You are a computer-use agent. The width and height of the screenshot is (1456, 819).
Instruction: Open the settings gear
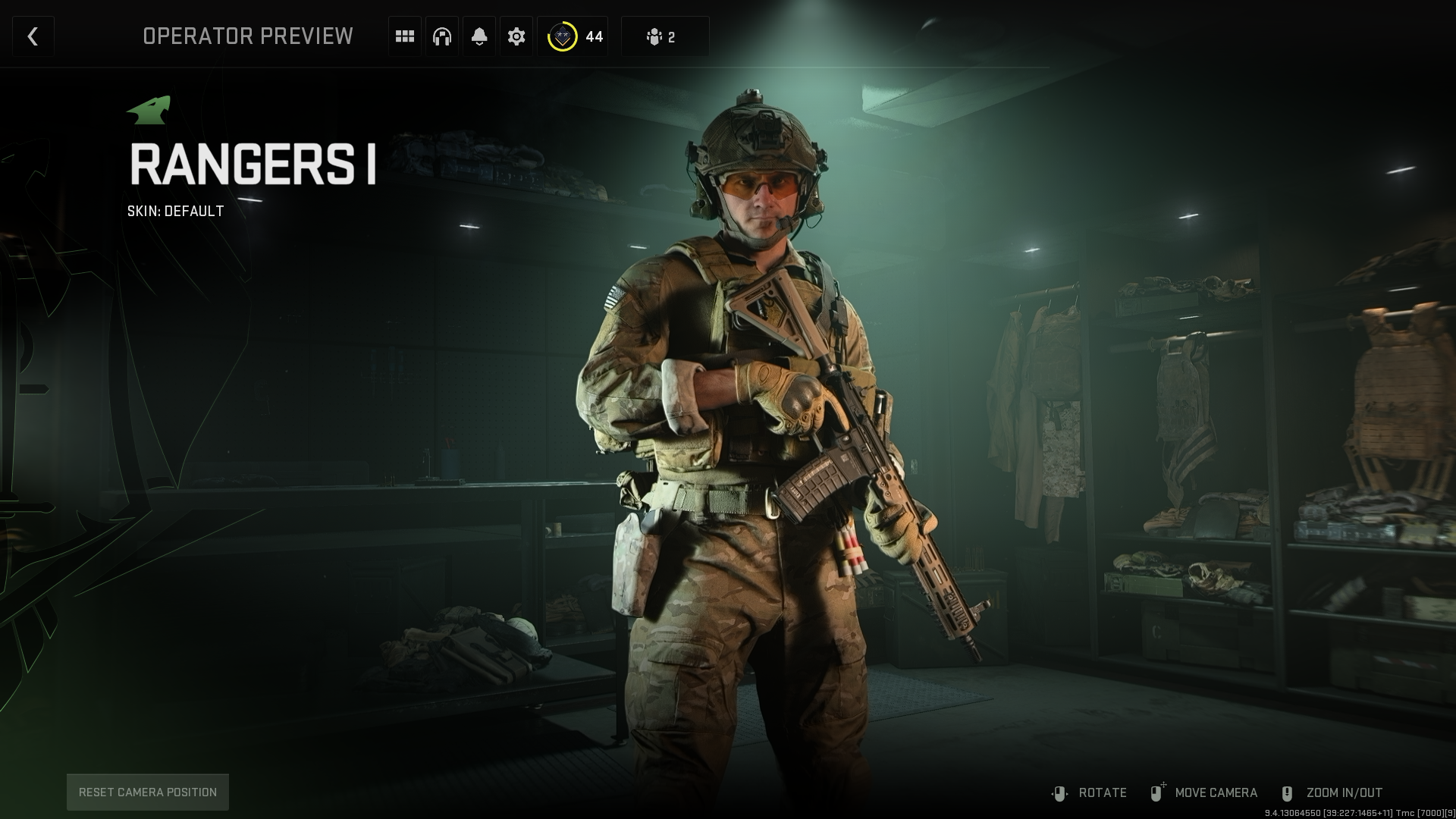coord(516,36)
